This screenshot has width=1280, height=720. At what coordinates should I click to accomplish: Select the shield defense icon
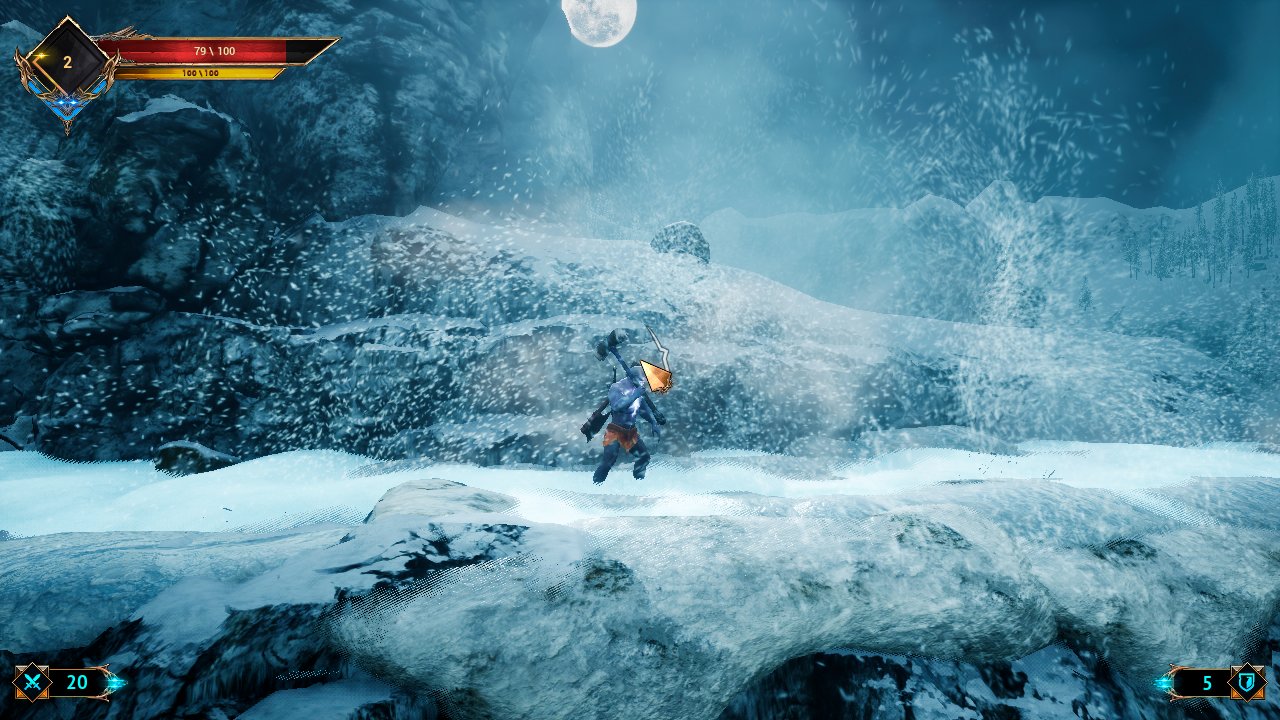(x=1246, y=683)
